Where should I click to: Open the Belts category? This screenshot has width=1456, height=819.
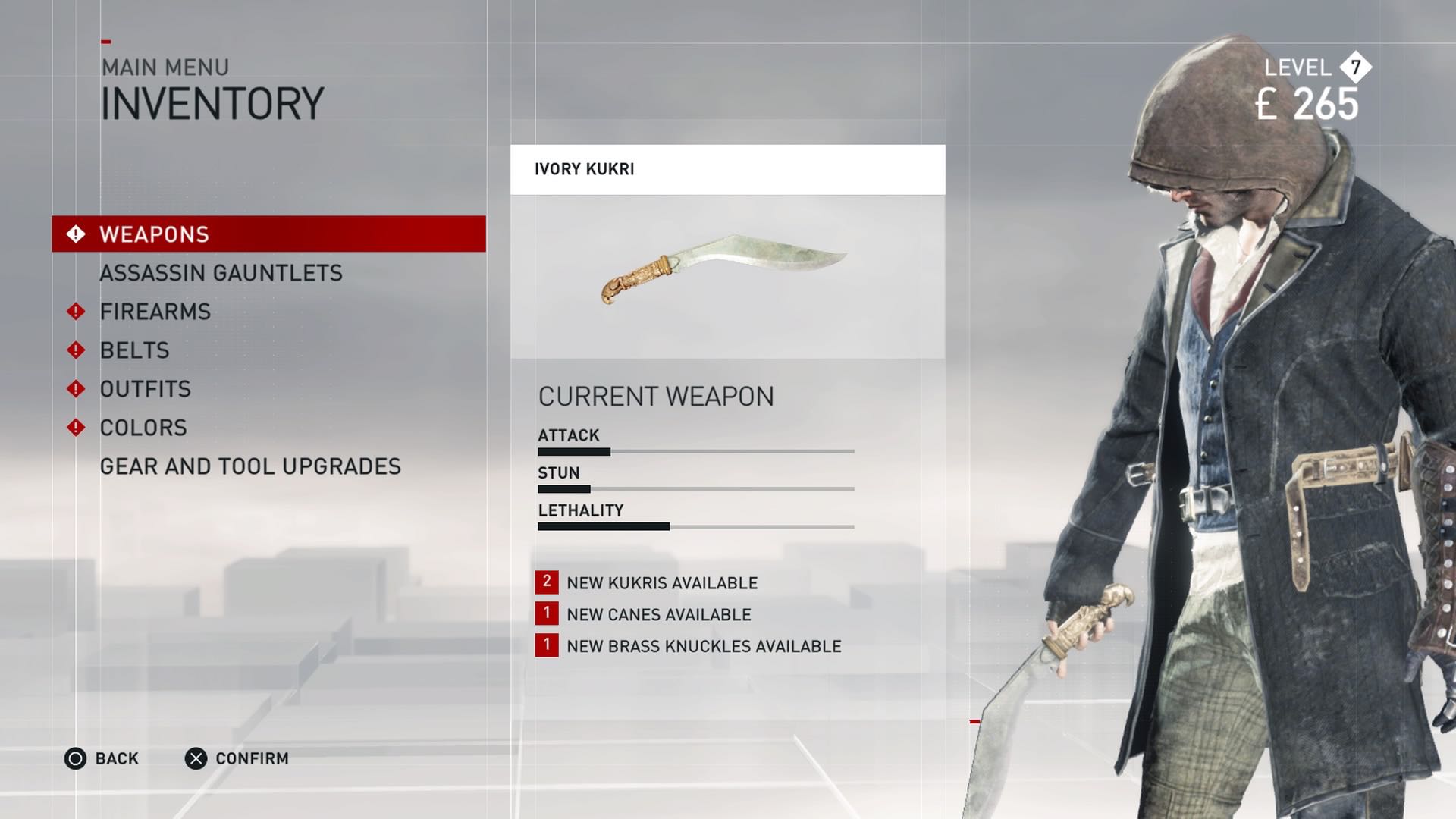coord(135,350)
